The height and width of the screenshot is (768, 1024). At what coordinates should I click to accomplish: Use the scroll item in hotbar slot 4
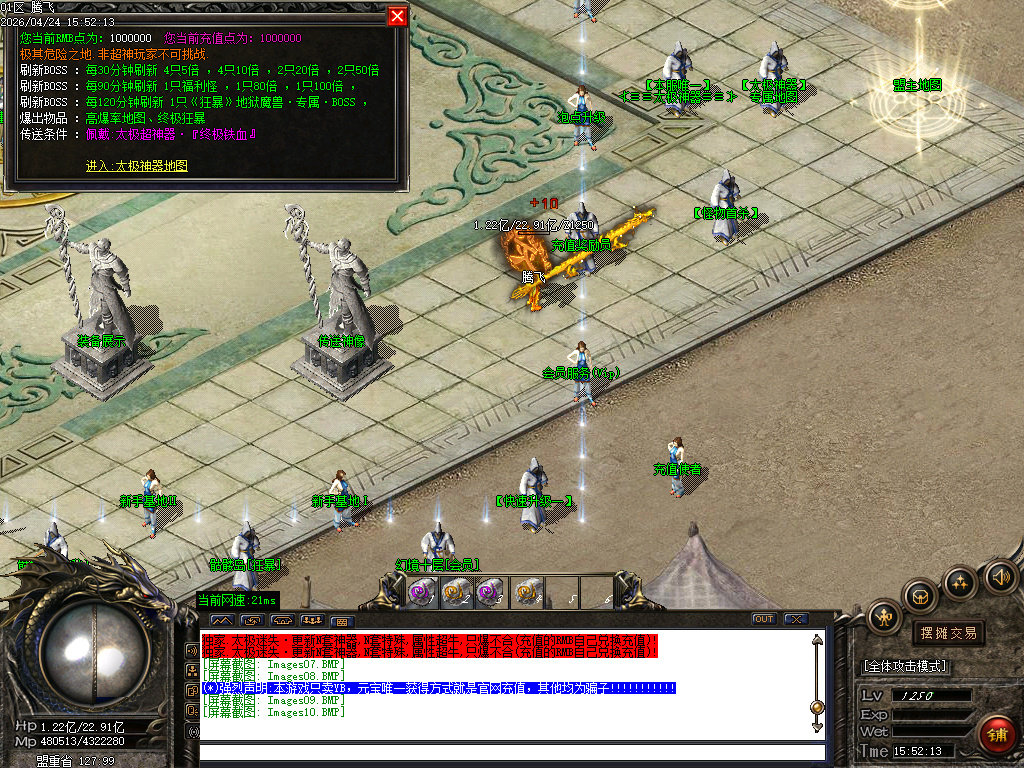527,593
